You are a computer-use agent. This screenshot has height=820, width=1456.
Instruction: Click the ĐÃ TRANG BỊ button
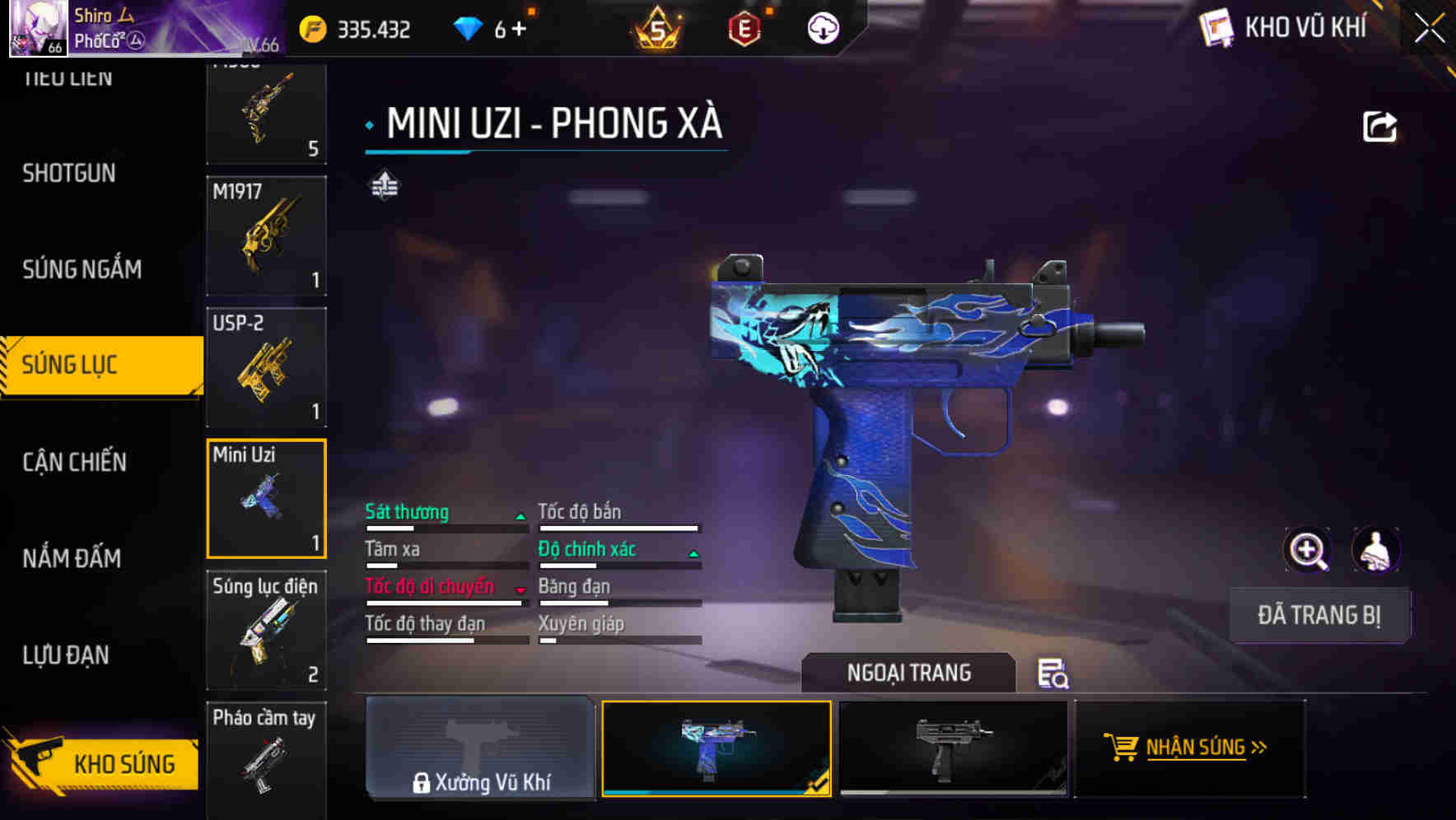click(x=1318, y=615)
